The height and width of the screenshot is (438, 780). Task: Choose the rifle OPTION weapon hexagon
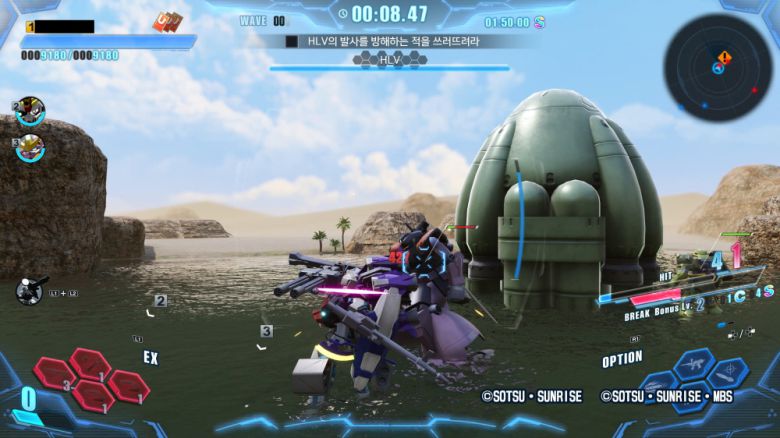point(692,365)
